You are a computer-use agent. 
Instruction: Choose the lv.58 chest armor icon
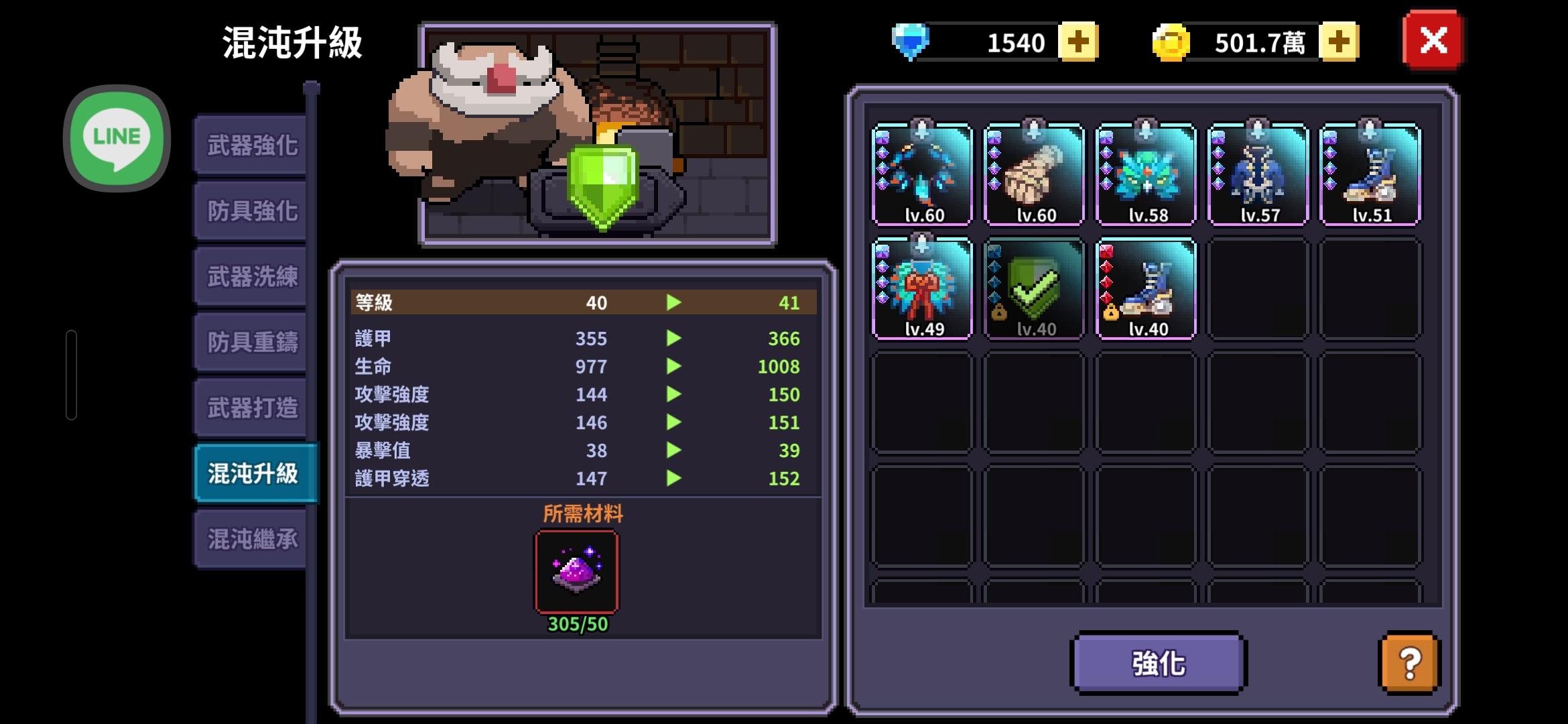point(1146,174)
